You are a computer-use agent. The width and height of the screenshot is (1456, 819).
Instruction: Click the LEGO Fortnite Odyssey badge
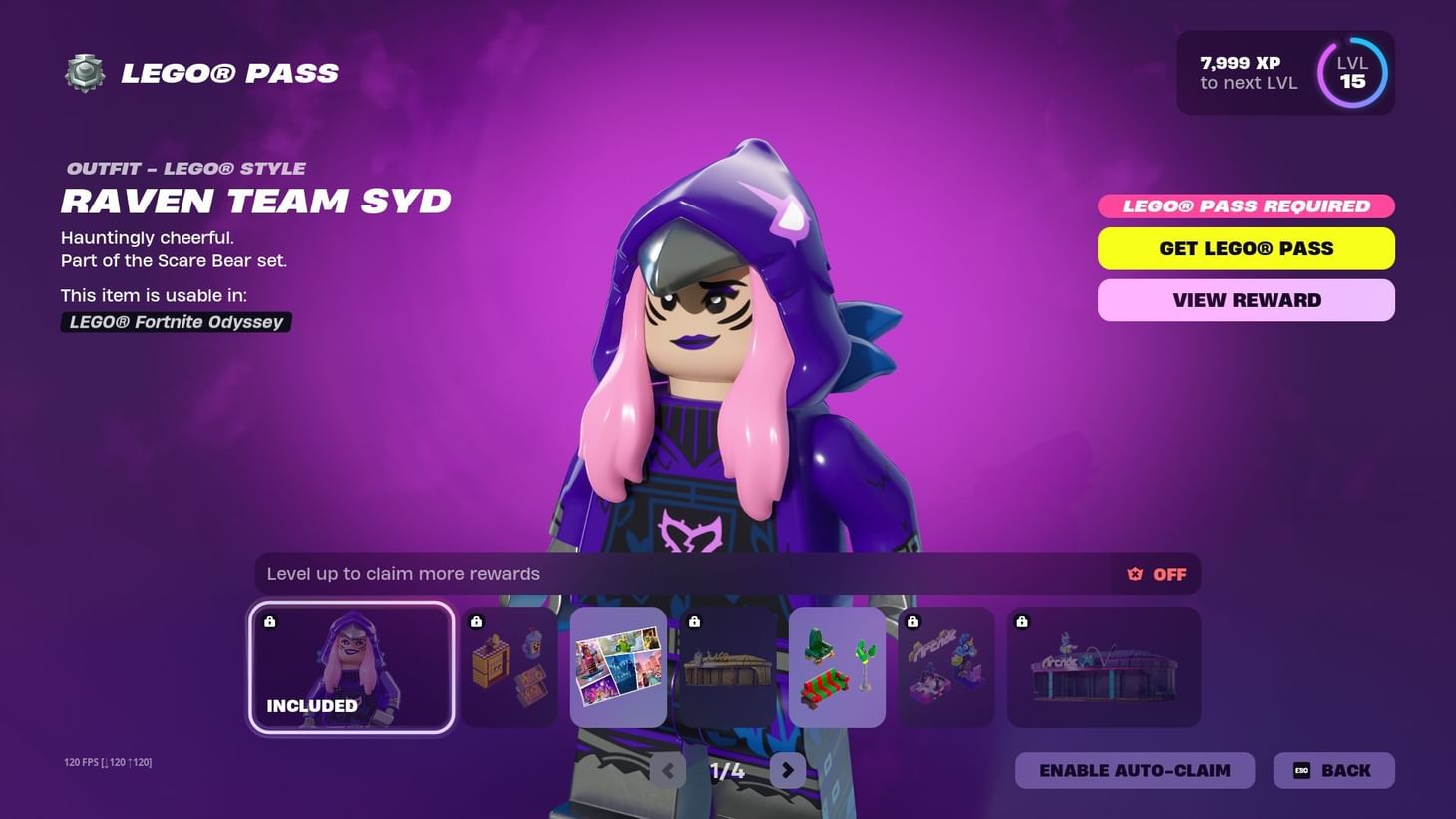(x=176, y=321)
